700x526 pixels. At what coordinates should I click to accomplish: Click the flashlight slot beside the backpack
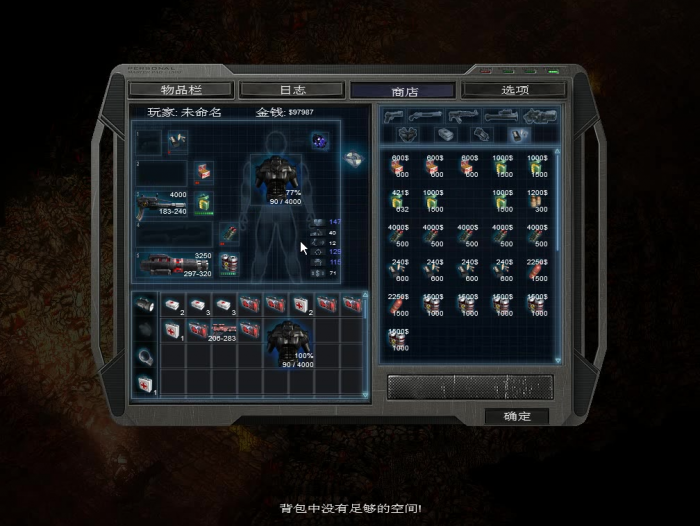coord(145,304)
